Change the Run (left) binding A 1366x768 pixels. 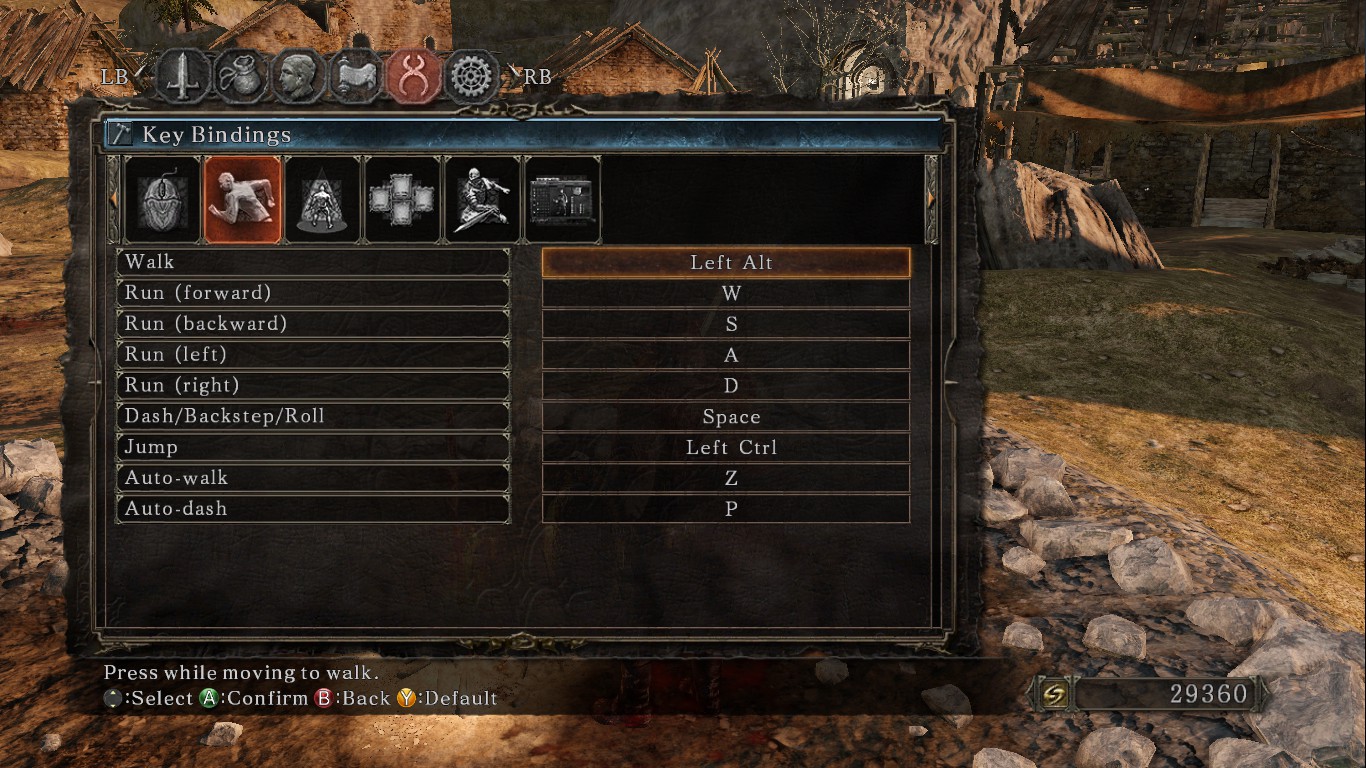tap(726, 355)
